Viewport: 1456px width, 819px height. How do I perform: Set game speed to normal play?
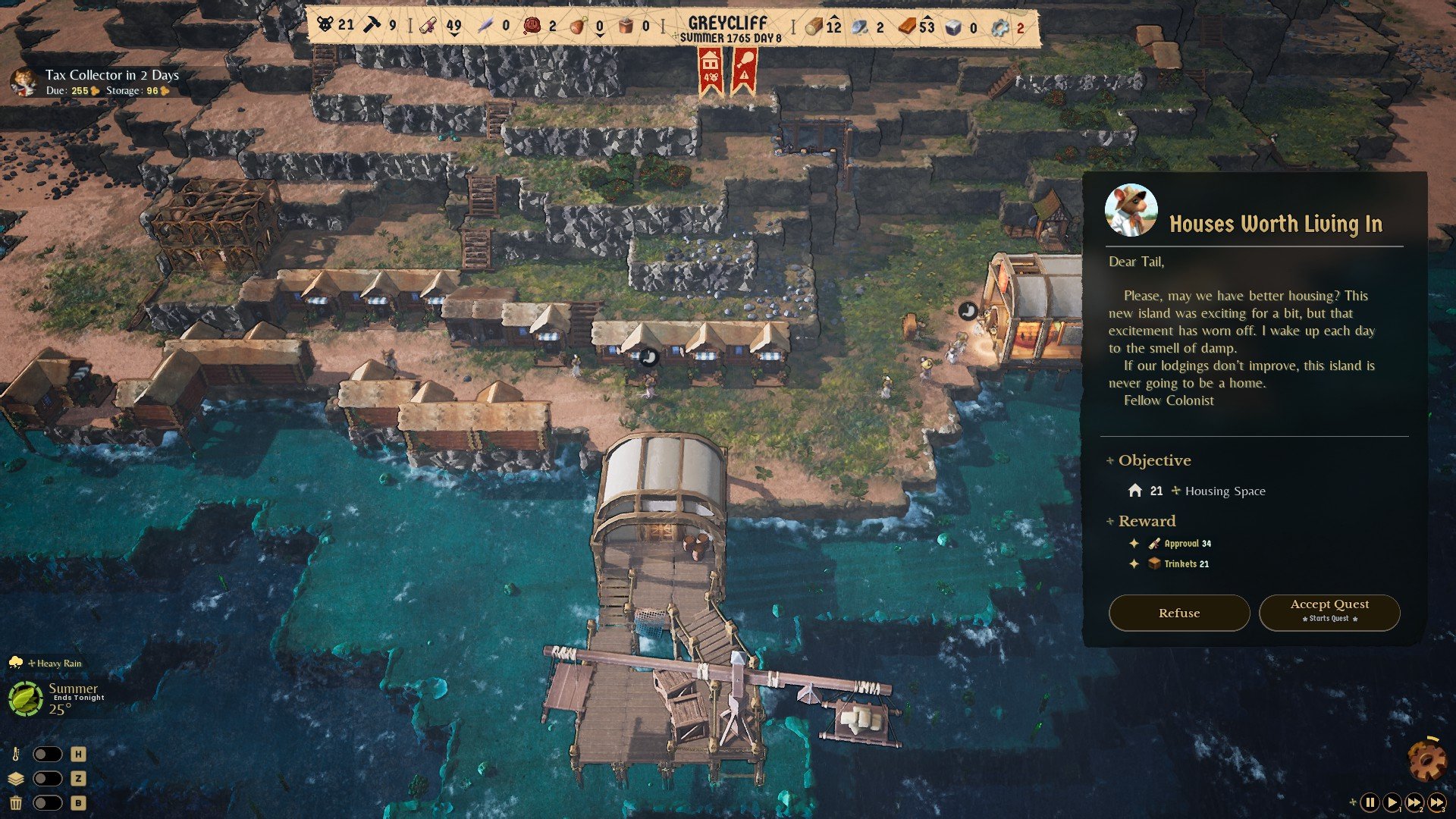[1392, 802]
